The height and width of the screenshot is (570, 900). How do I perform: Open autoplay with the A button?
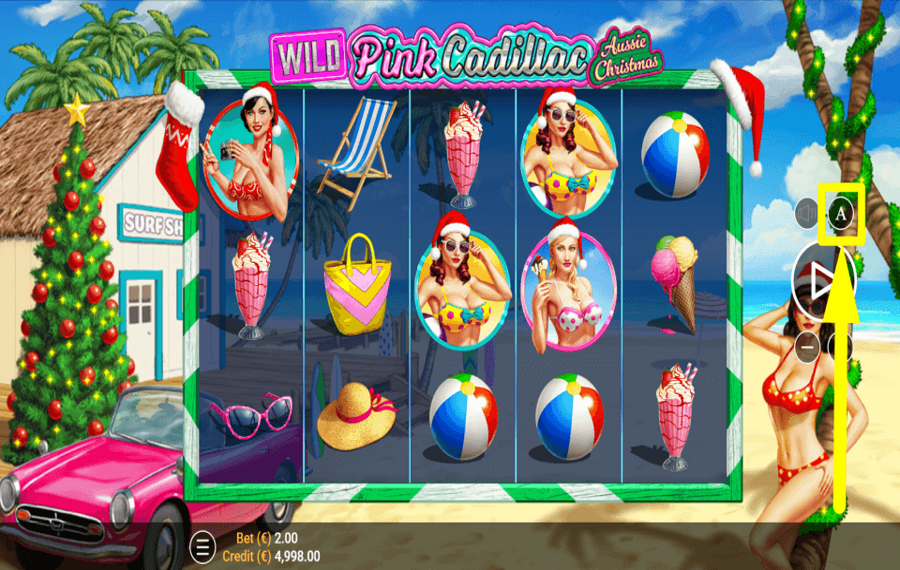coord(841,213)
